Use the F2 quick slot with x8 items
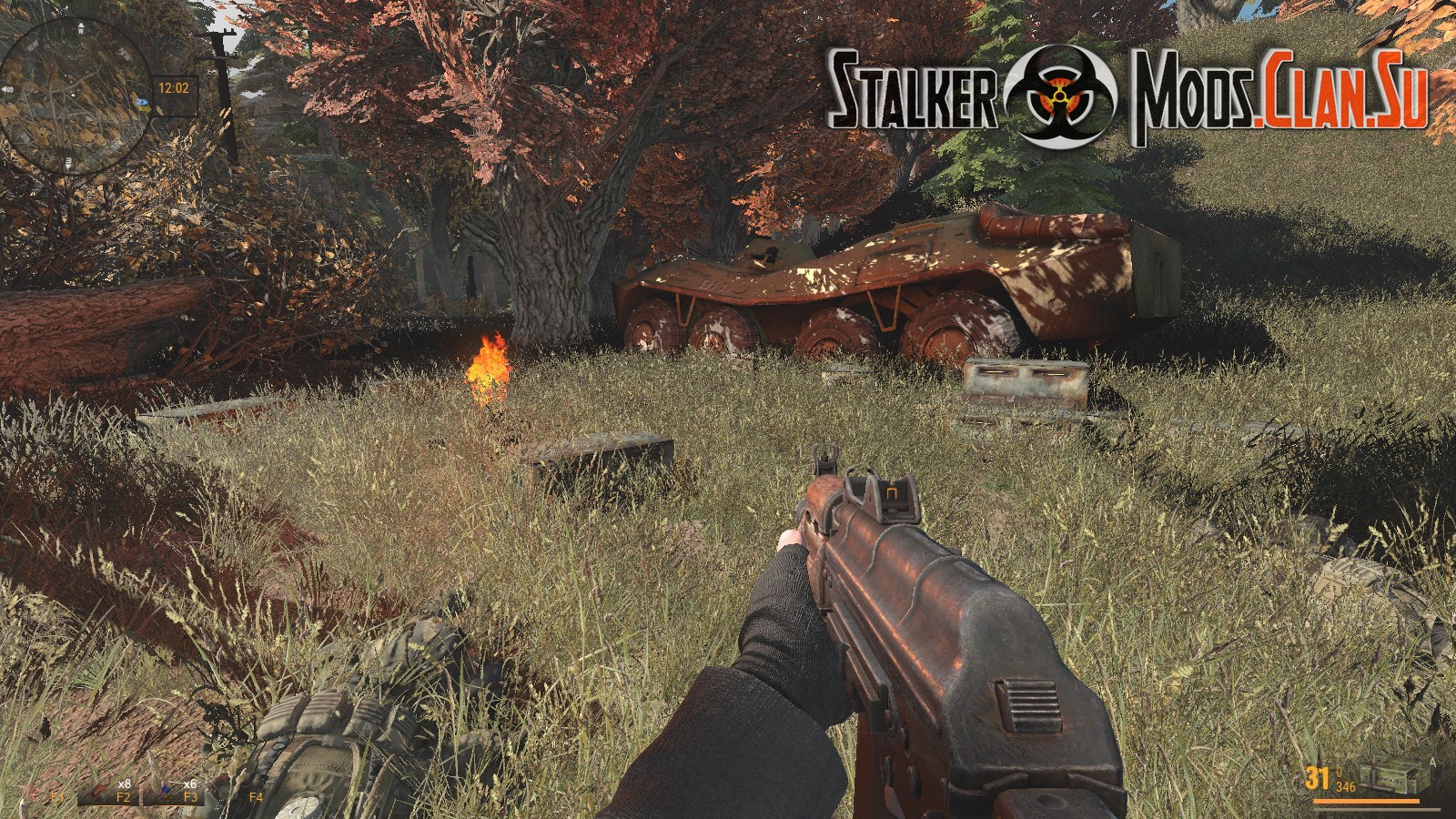Viewport: 1456px width, 819px height. click(108, 794)
